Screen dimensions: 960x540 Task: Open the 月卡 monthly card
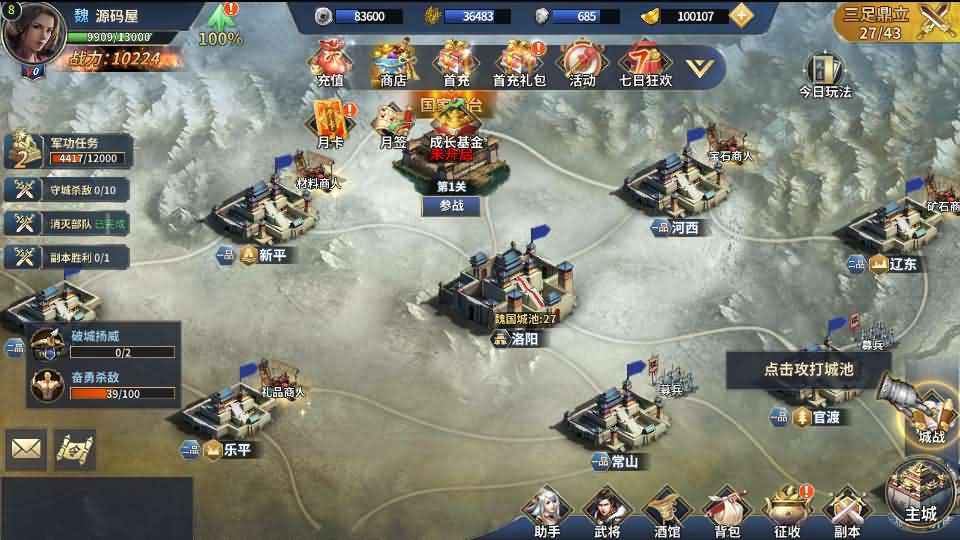(x=330, y=123)
